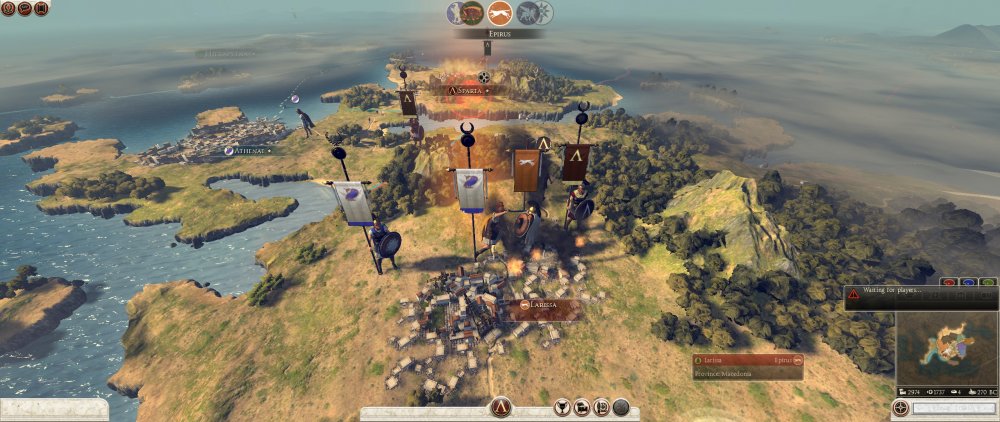Select the dark red Lambda army banner
1000x422 pixels.
click(575, 162)
